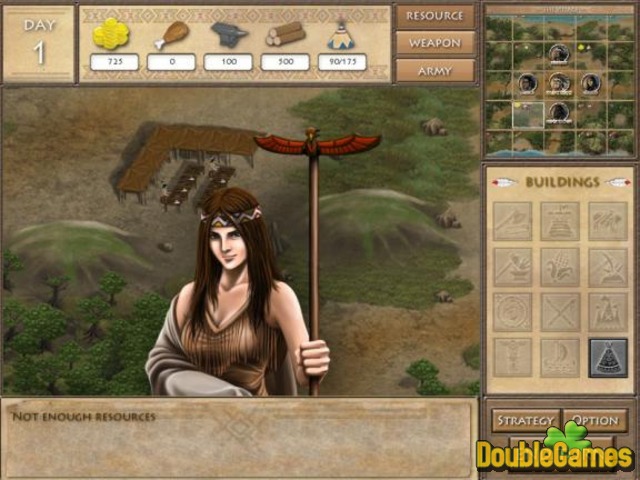Image resolution: width=640 pixels, height=480 pixels.
Task: Click the center chief portrait on minimap
Action: (560, 83)
